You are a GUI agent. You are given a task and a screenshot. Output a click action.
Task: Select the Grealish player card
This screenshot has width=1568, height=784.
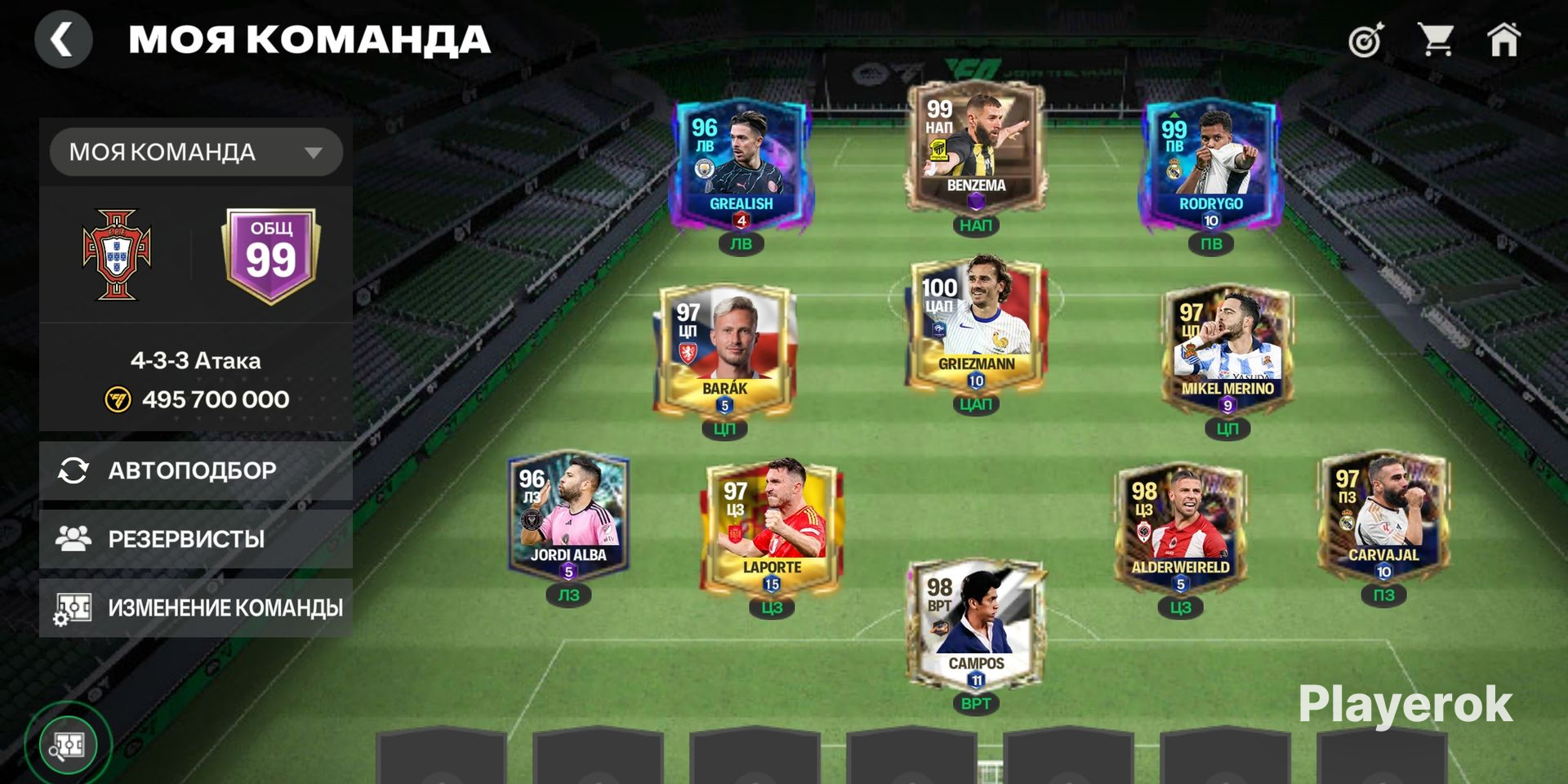(740, 163)
